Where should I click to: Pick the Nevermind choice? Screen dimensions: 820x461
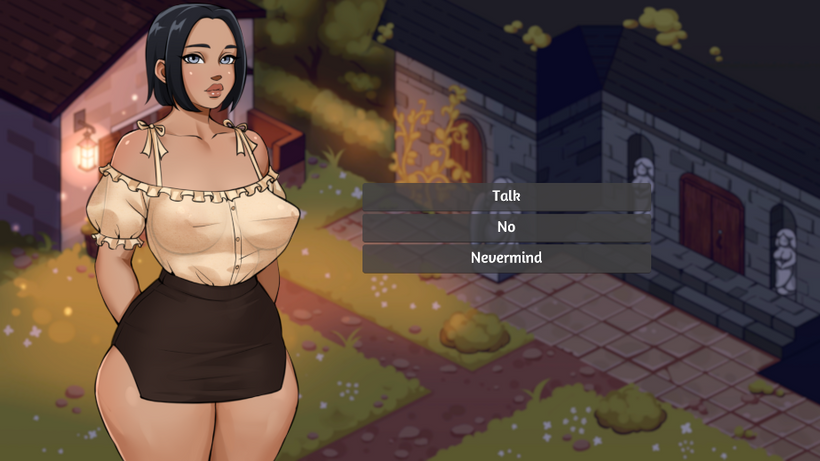(506, 258)
